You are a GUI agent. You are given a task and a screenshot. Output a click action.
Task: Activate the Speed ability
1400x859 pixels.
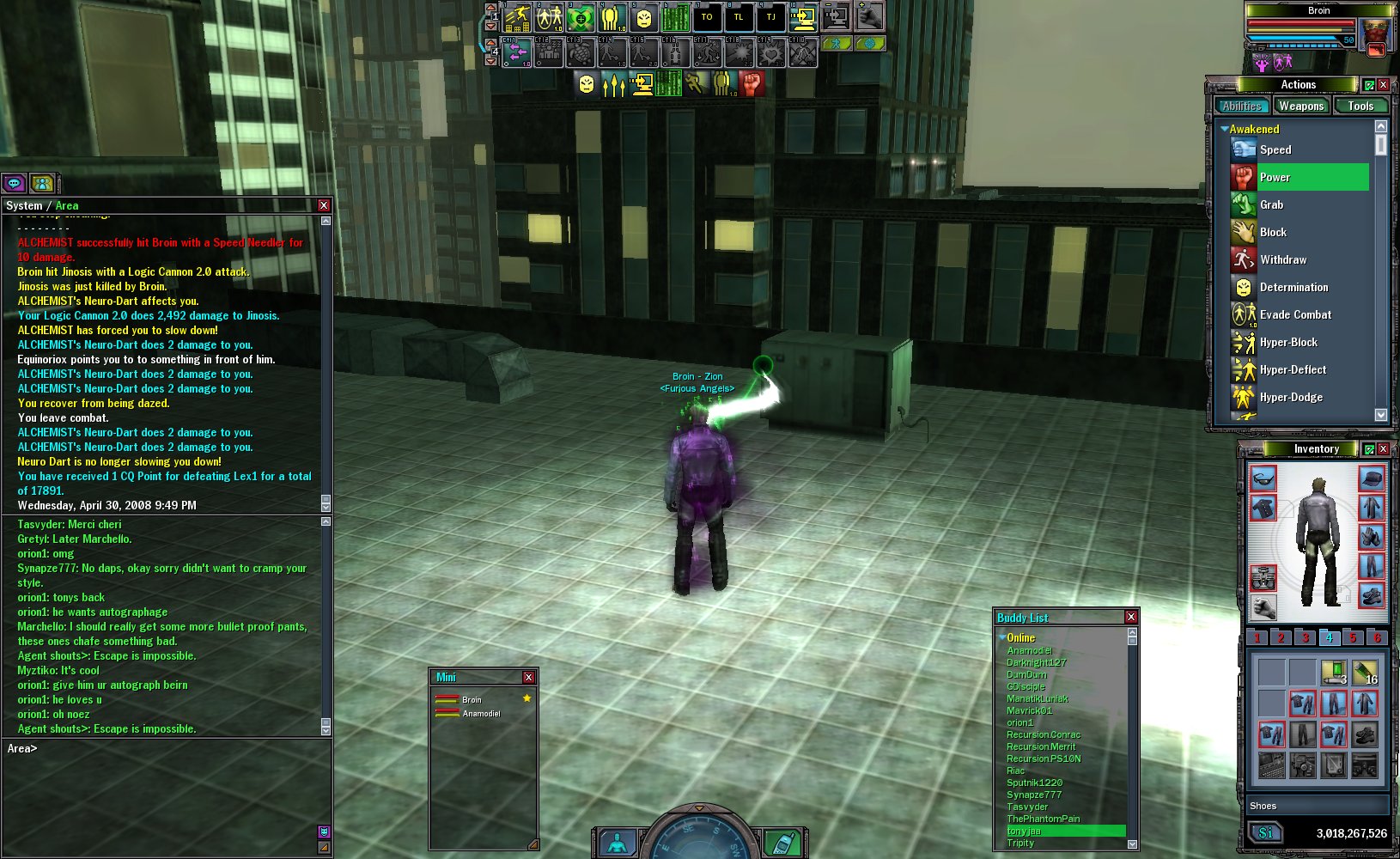[x=1275, y=149]
